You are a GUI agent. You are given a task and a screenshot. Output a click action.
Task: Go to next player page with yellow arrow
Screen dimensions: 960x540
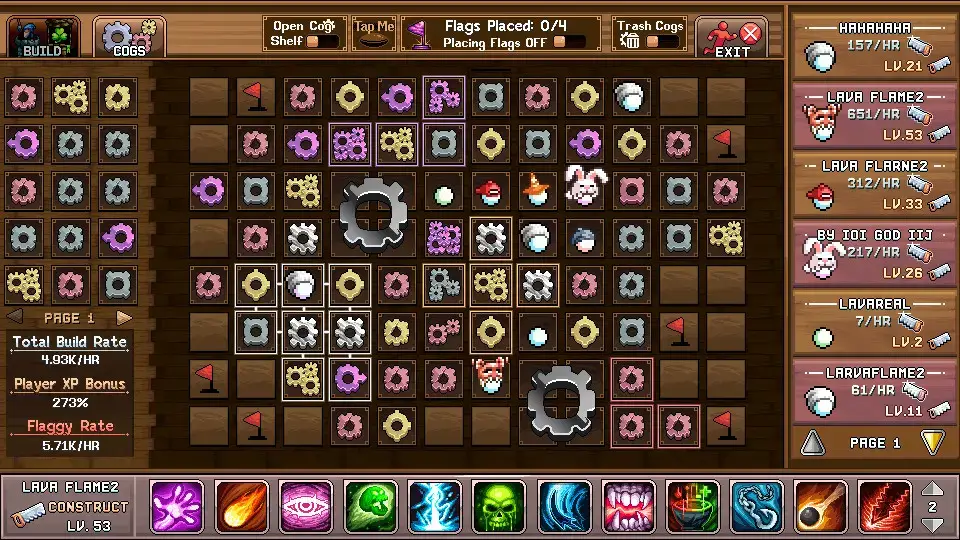click(931, 442)
